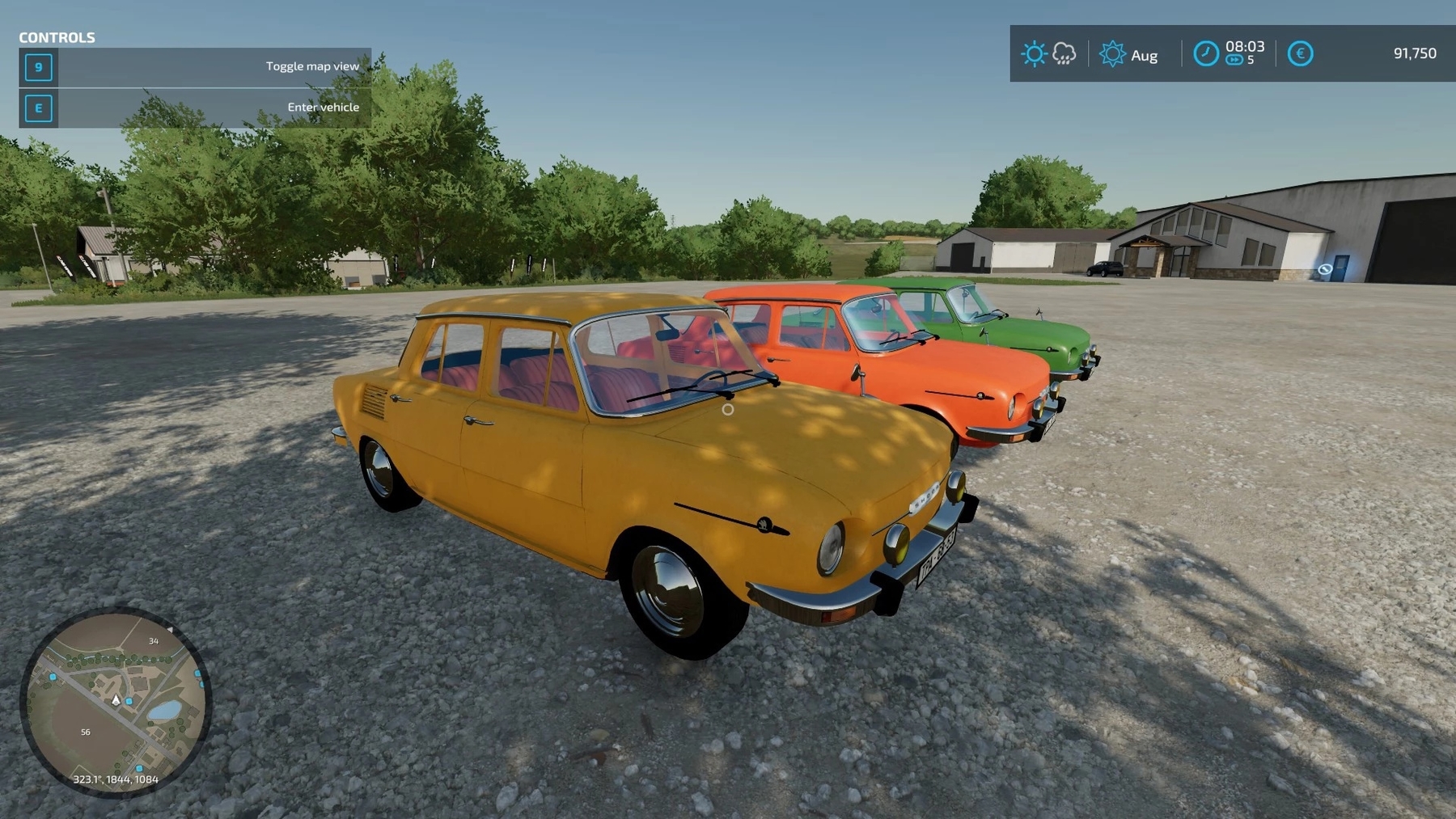The height and width of the screenshot is (819, 1456).
Task: Click the sun weather icon
Action: pos(1033,54)
